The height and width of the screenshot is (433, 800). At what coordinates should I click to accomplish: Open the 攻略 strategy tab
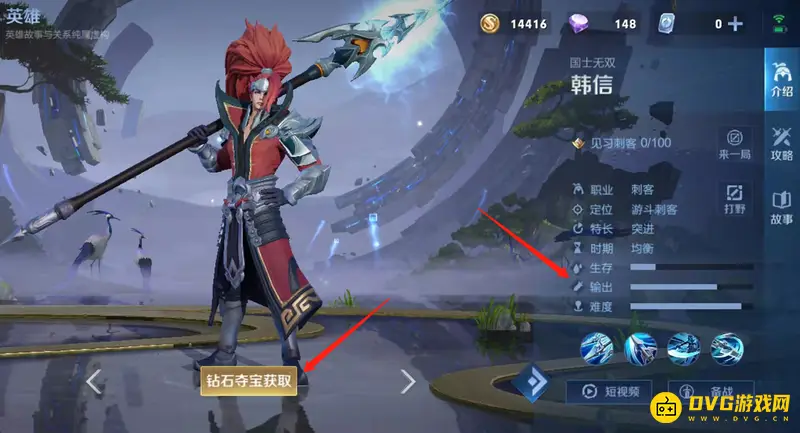tap(780, 144)
